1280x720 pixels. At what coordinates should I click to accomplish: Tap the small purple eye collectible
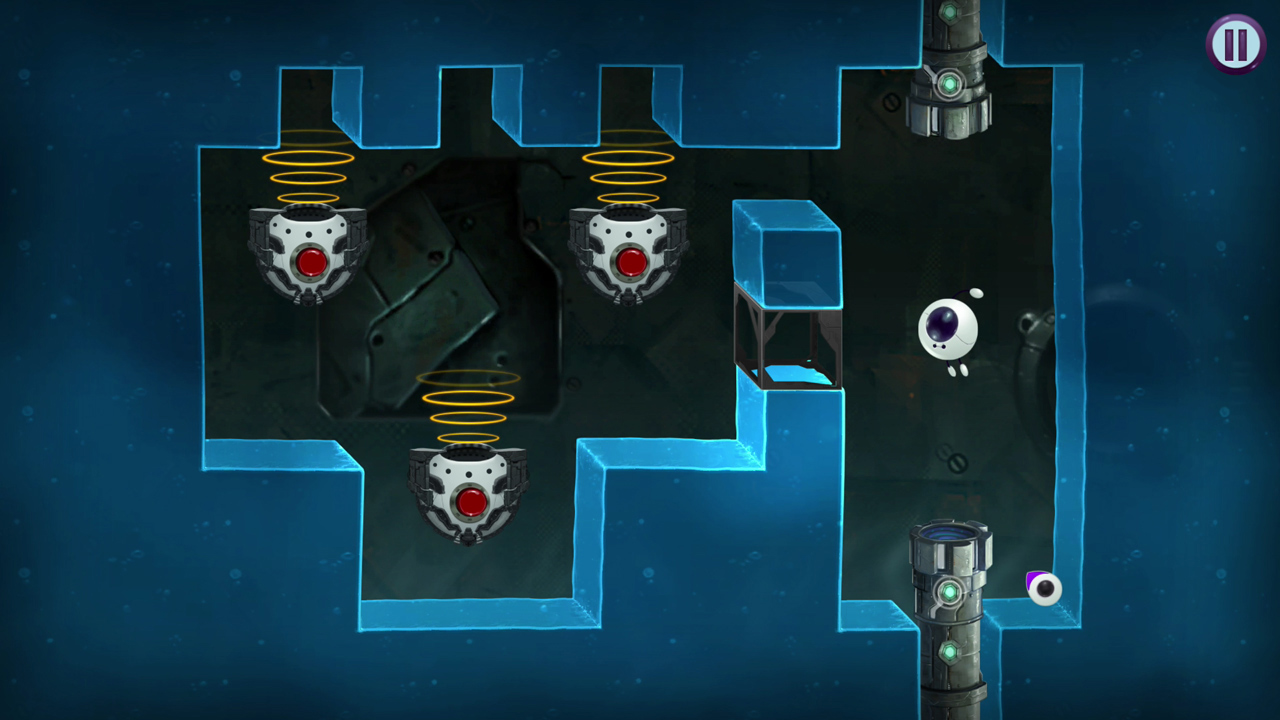click(1043, 590)
